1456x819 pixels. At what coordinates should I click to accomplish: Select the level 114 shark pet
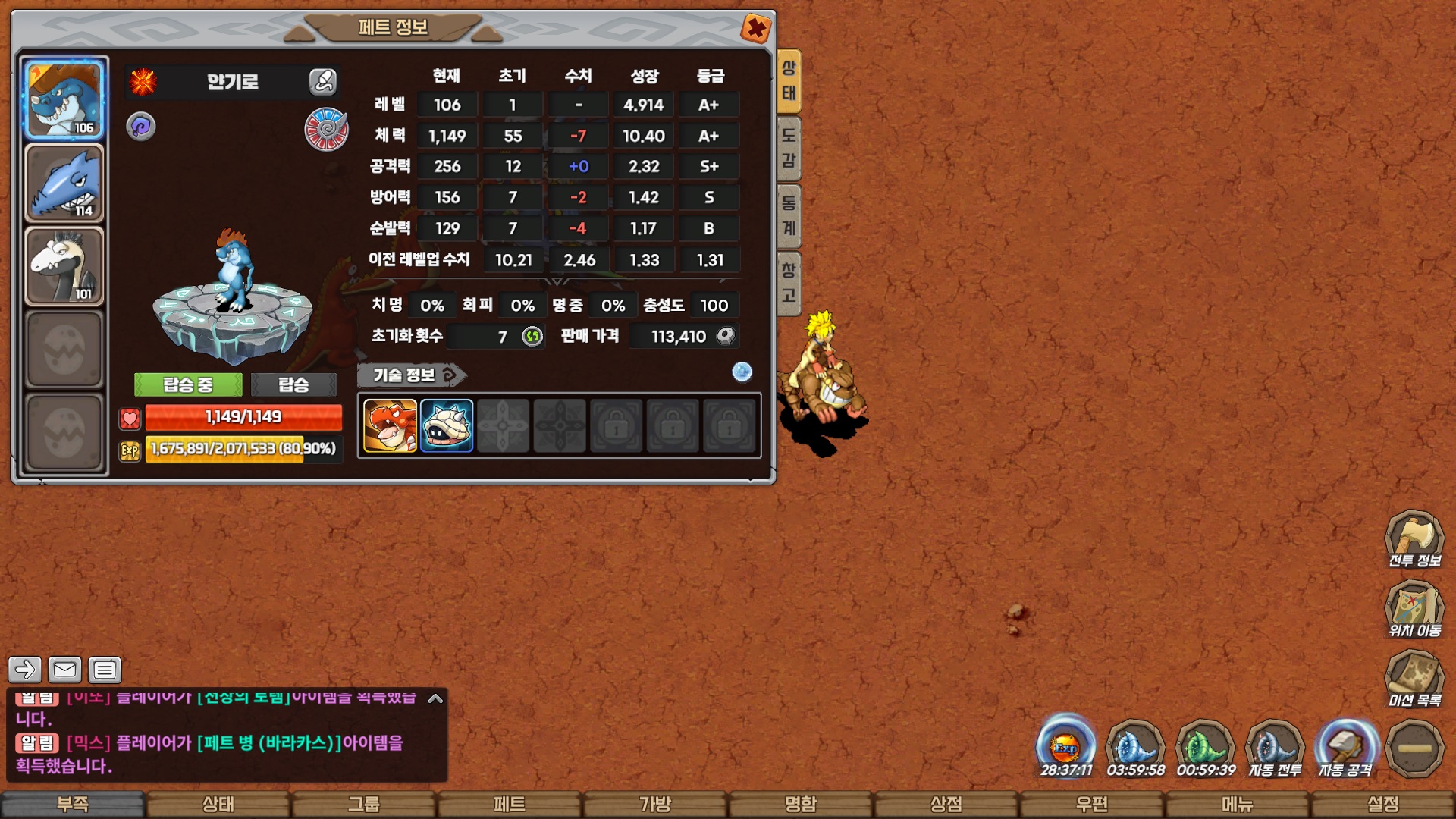click(x=64, y=184)
